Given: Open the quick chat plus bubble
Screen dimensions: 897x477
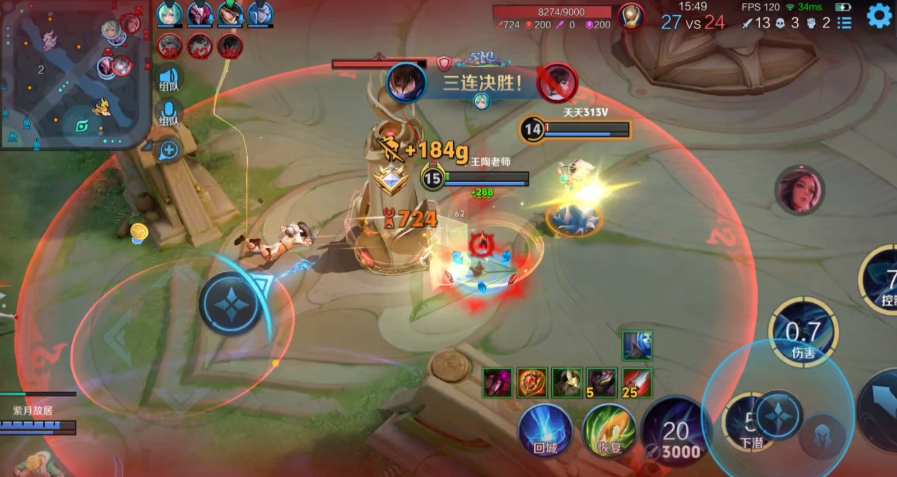Looking at the screenshot, I should [x=169, y=151].
